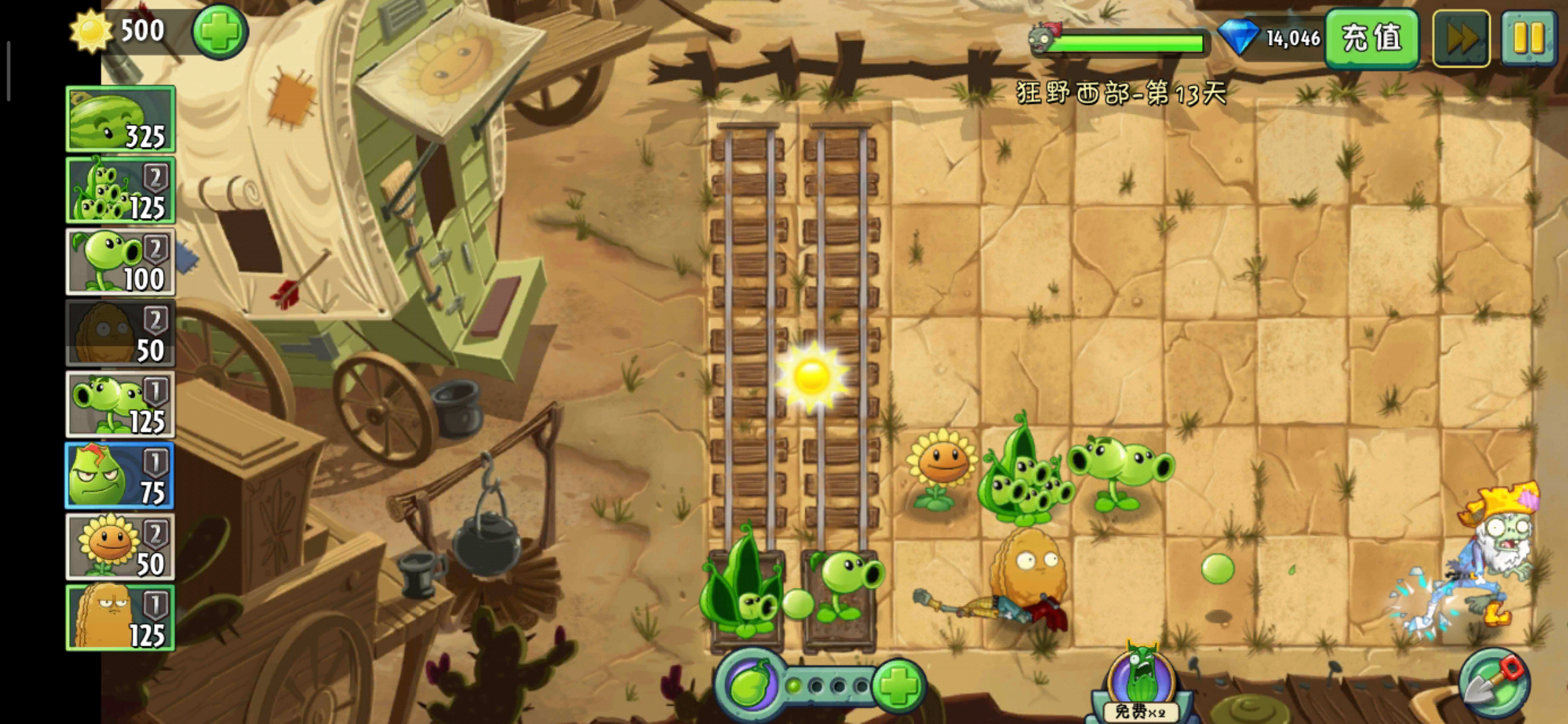Toggle the fast-forward speed button
The height and width of the screenshot is (724, 1568).
point(1461,38)
